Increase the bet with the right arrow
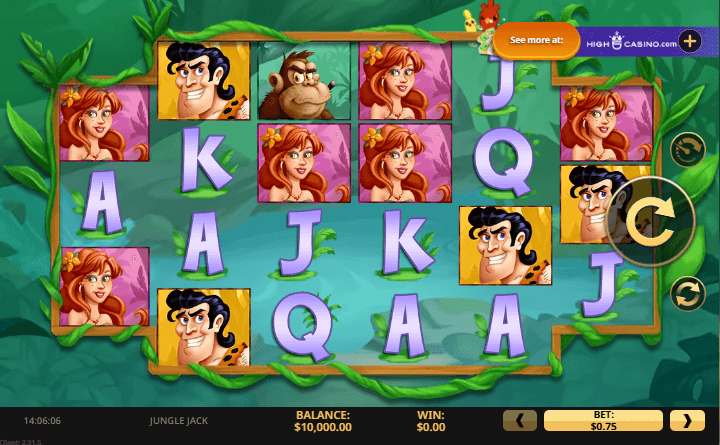 (687, 420)
